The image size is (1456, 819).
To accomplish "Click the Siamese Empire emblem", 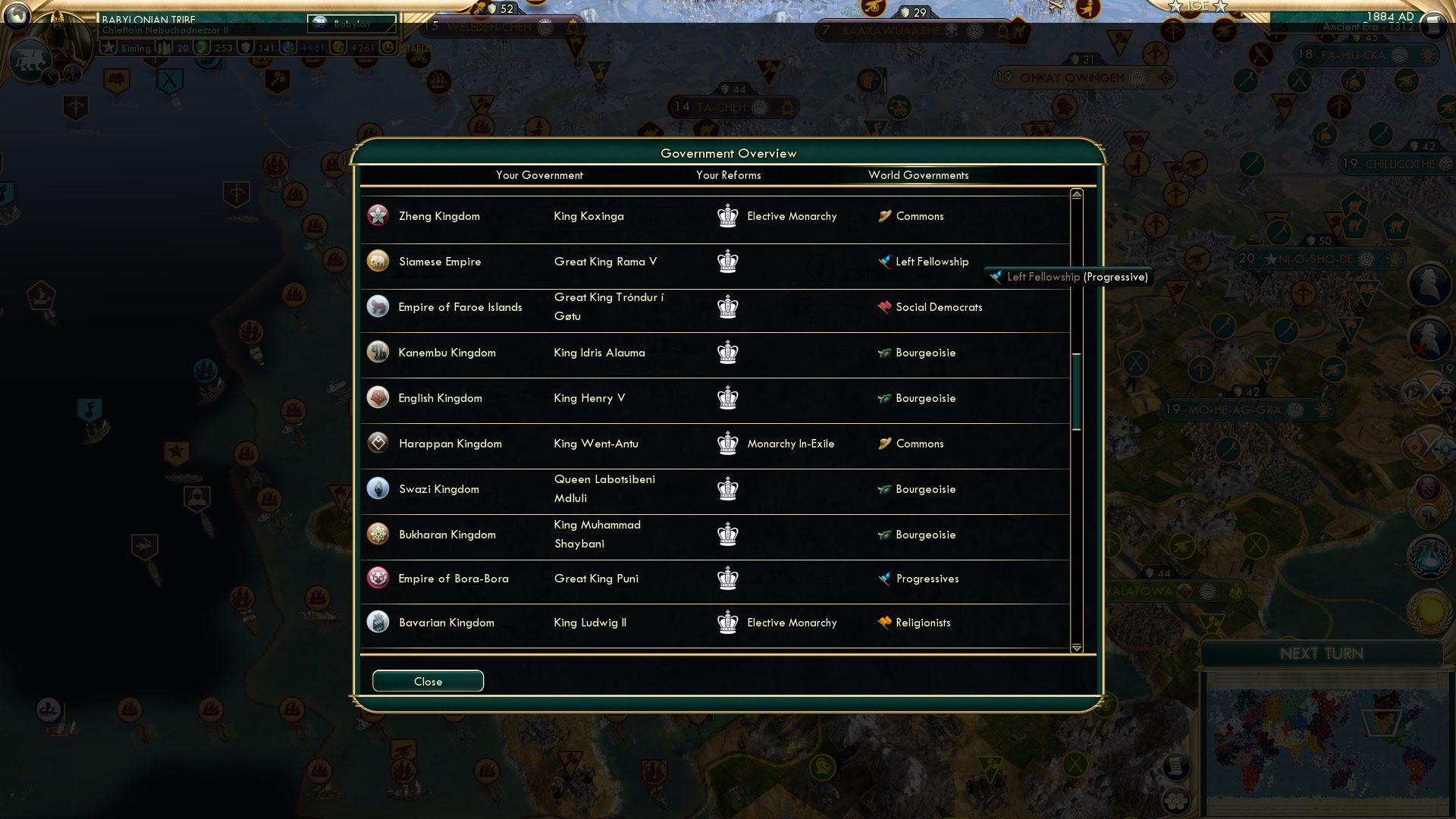I will (377, 261).
